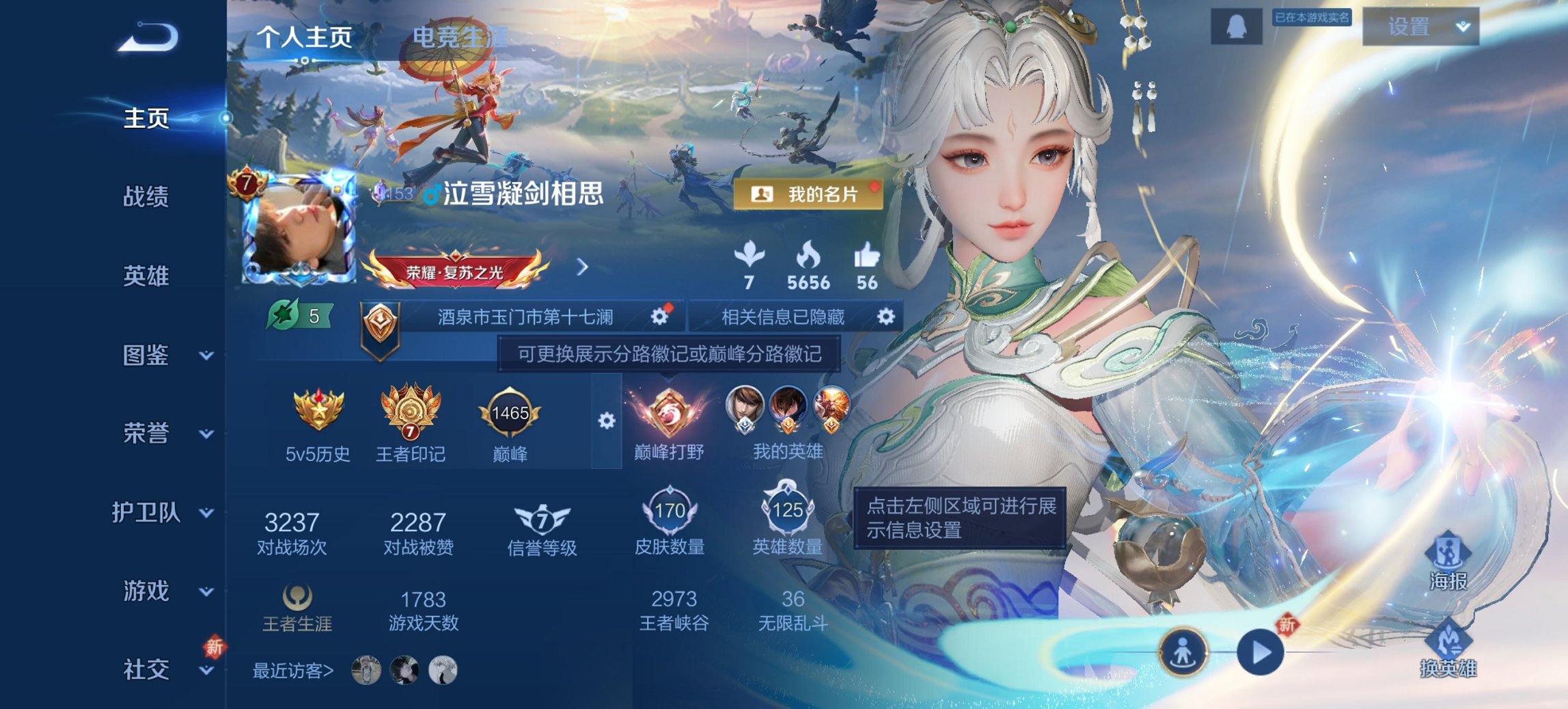Select 战绩 in the left sidebar

coord(146,197)
